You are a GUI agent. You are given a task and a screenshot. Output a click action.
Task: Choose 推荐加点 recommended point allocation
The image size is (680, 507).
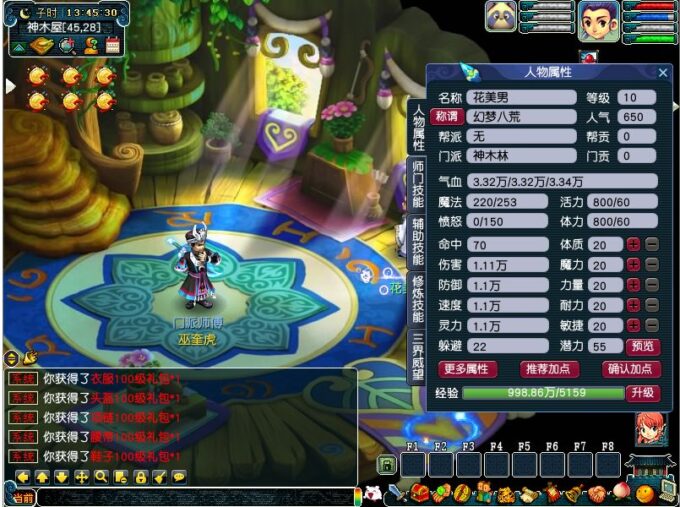click(x=550, y=368)
